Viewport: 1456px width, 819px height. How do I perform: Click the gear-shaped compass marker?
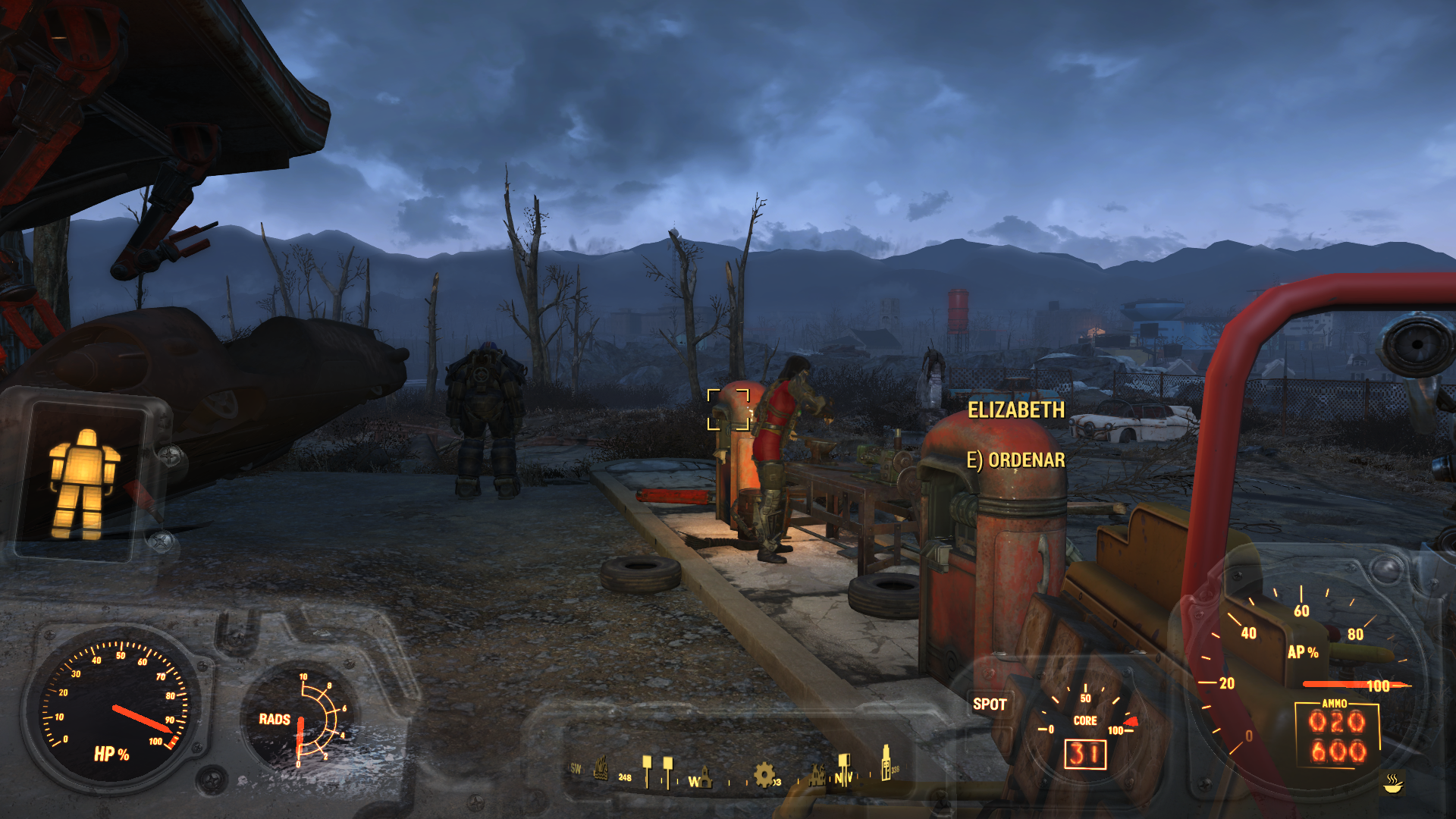764,774
